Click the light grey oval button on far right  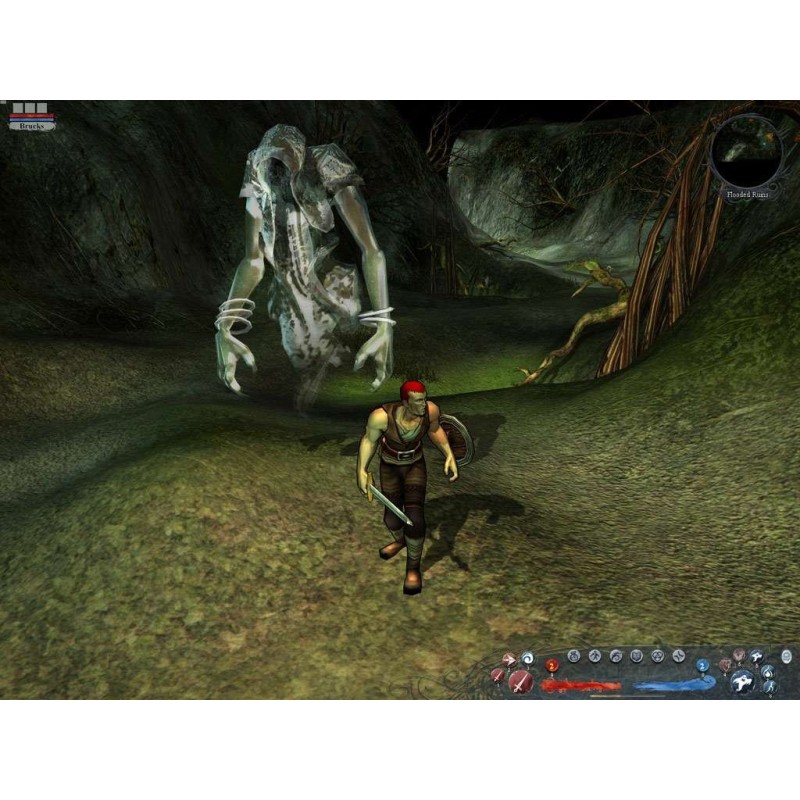point(787,657)
